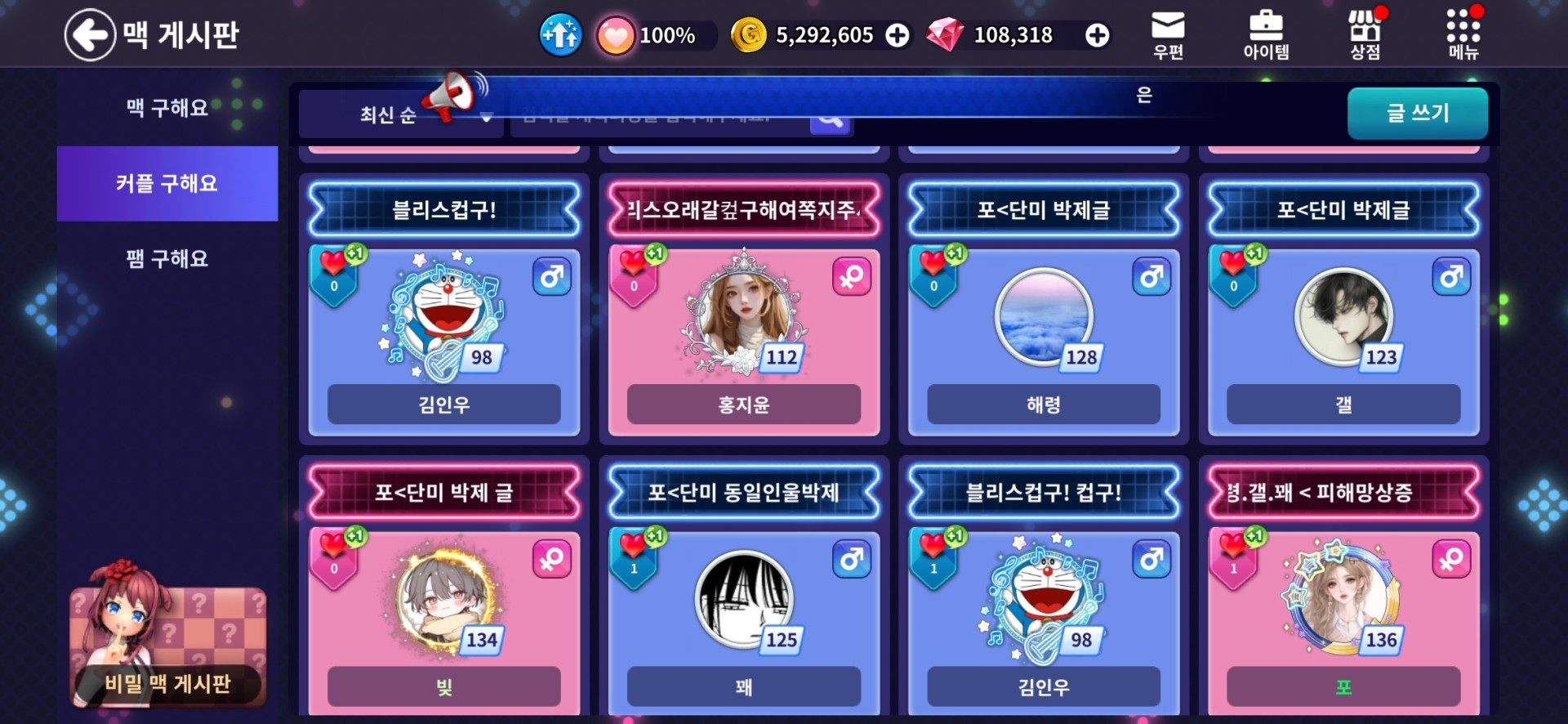
Task: Open the 비밀 맥 게시판 banner
Action: [x=167, y=647]
